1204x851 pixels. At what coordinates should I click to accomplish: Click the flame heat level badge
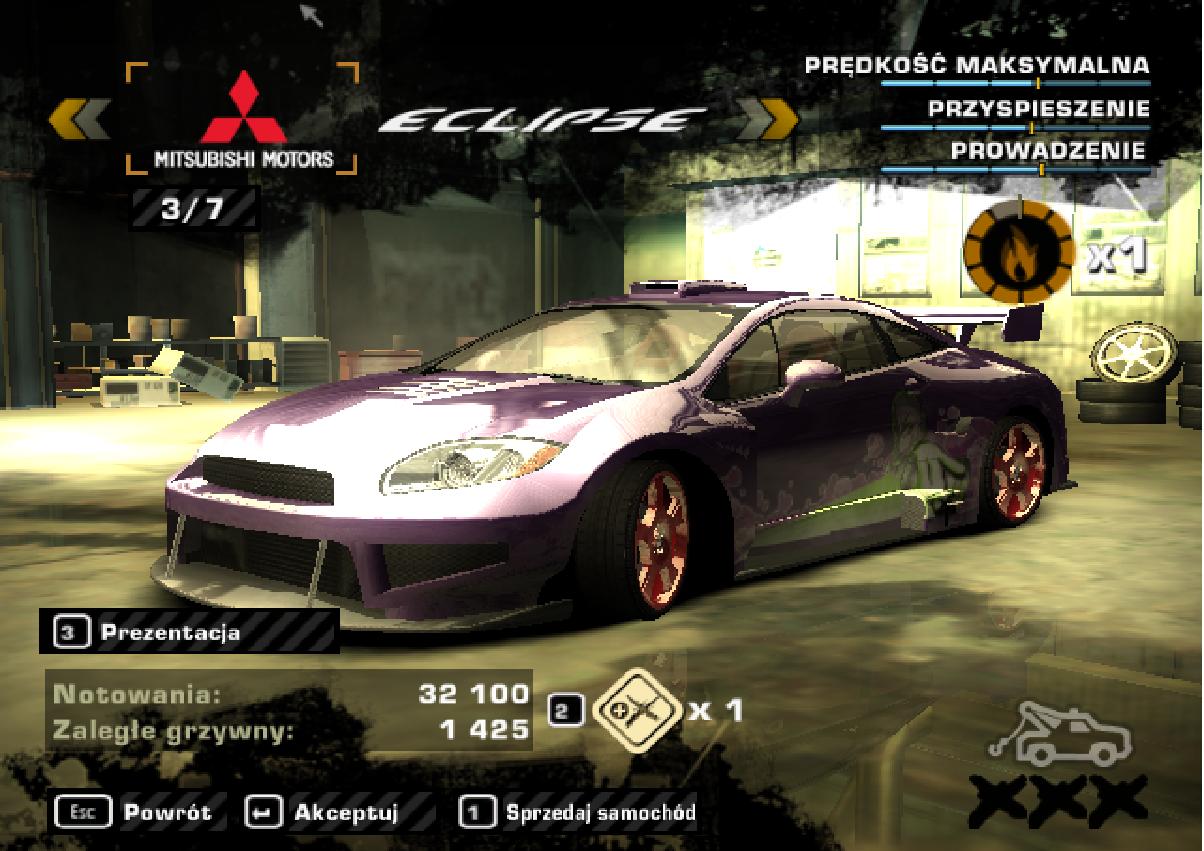(1018, 254)
